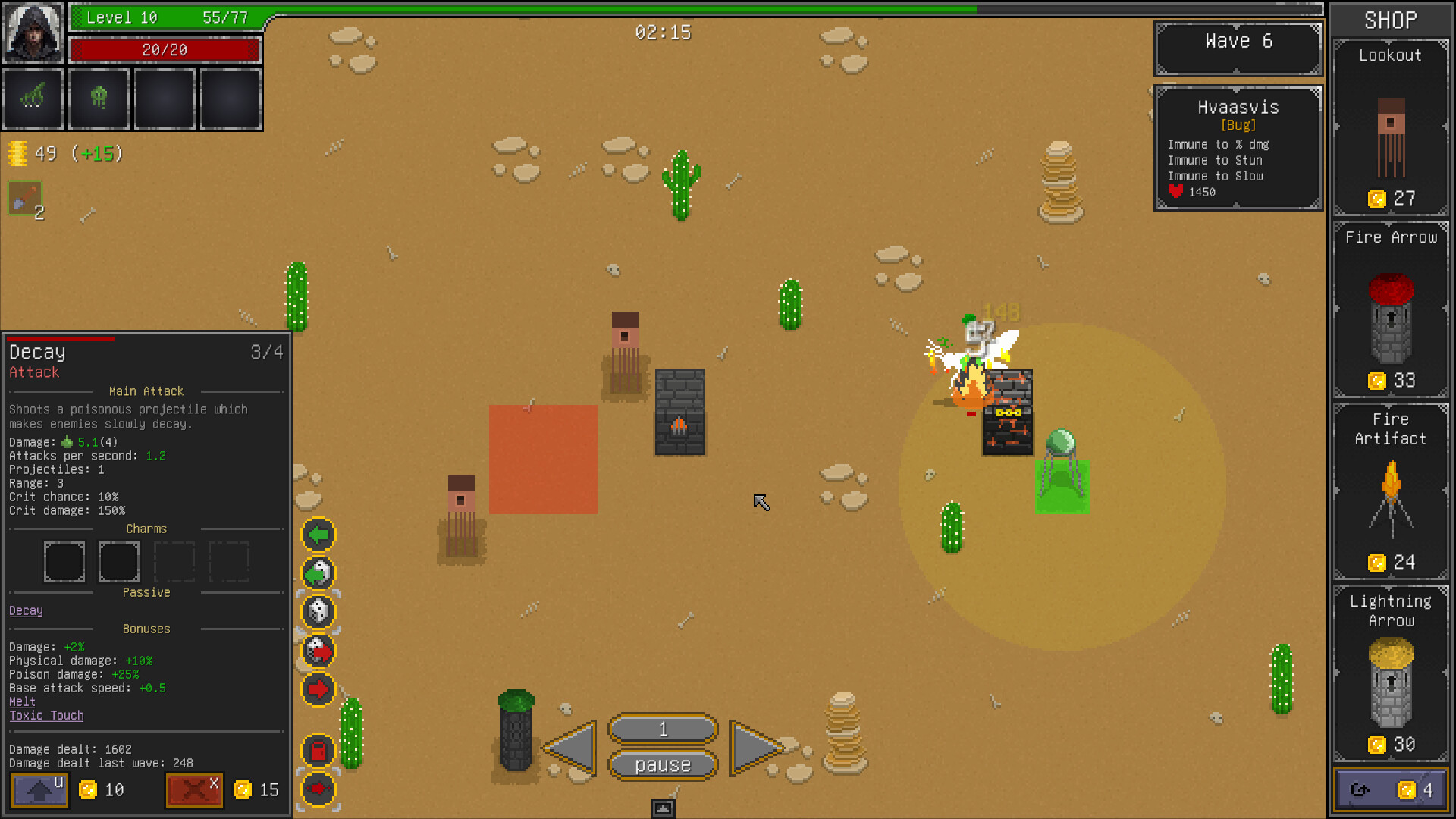Open the Toxic Touch bonus link

pos(46,715)
